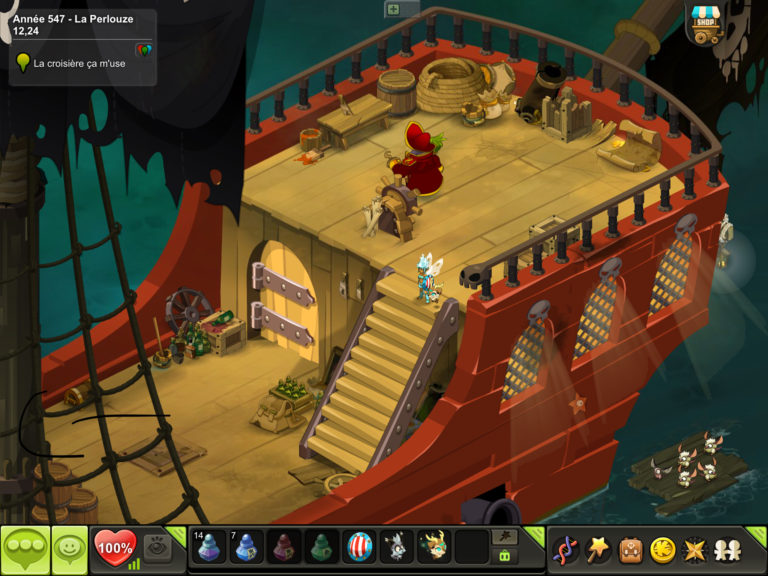Viewport: 768px width, 576px height.
Task: Click the green plus tab at top
Action: (x=393, y=9)
